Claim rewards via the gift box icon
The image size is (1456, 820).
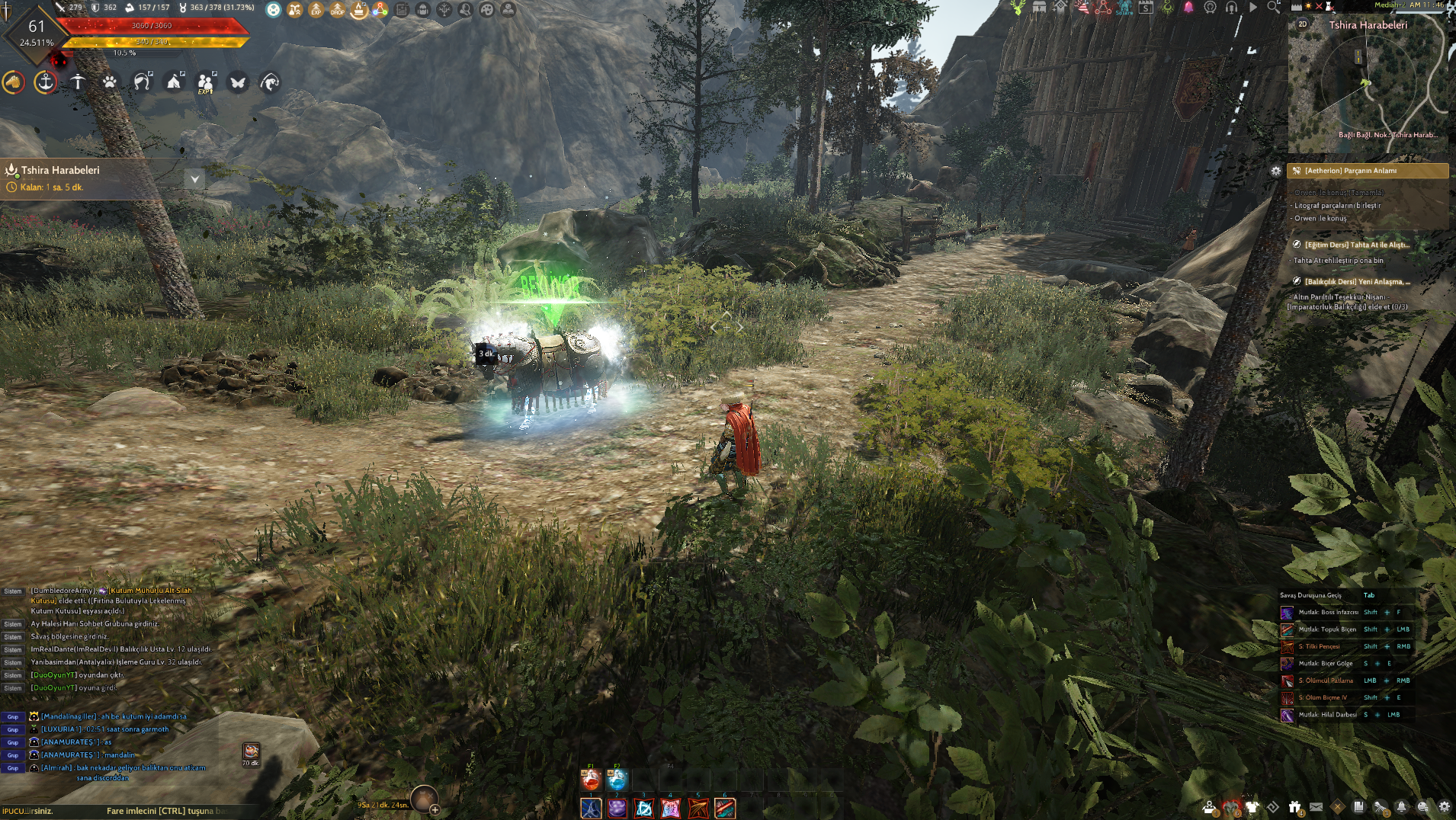pos(1294,806)
